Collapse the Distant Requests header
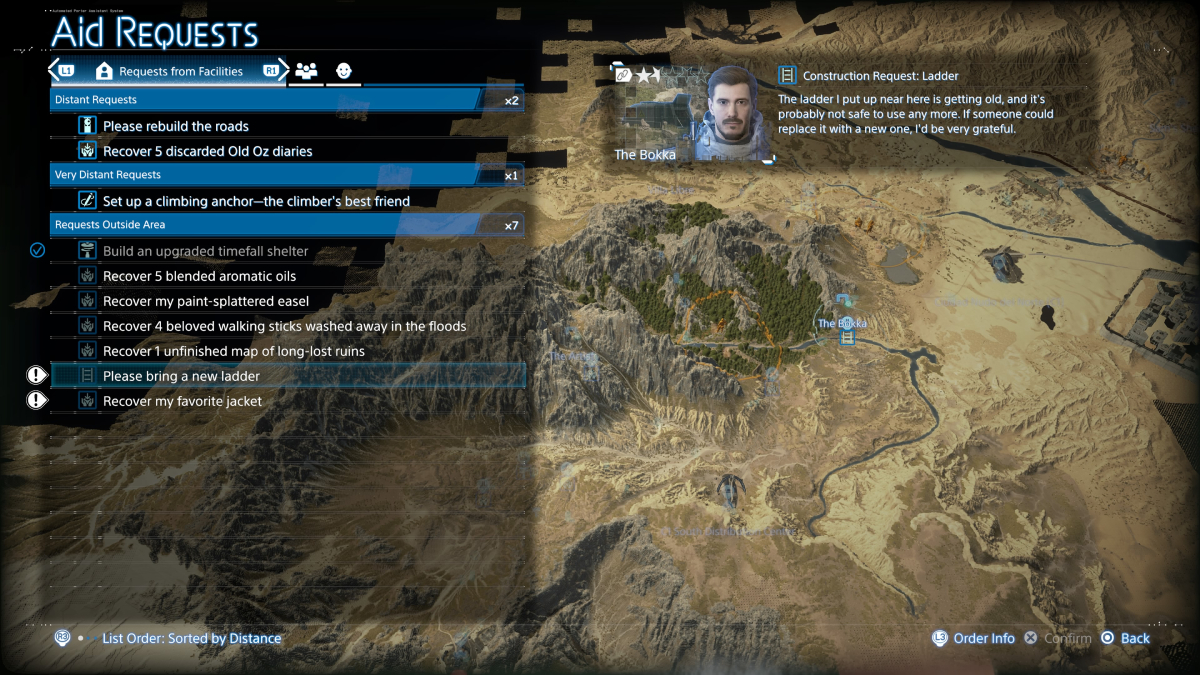 (287, 100)
